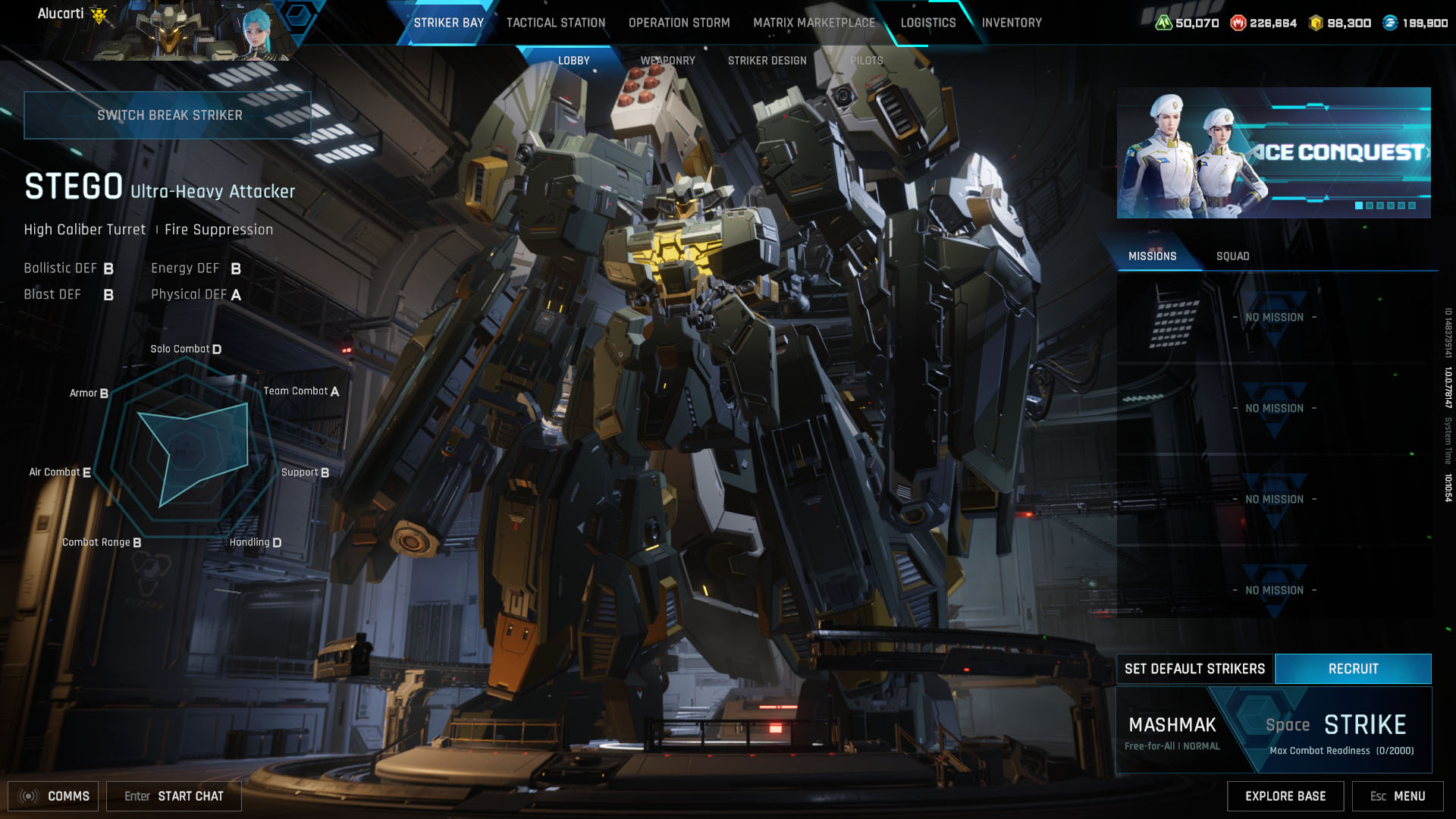Select the gold cube currency icon
Image resolution: width=1456 pixels, height=819 pixels.
(x=1317, y=23)
